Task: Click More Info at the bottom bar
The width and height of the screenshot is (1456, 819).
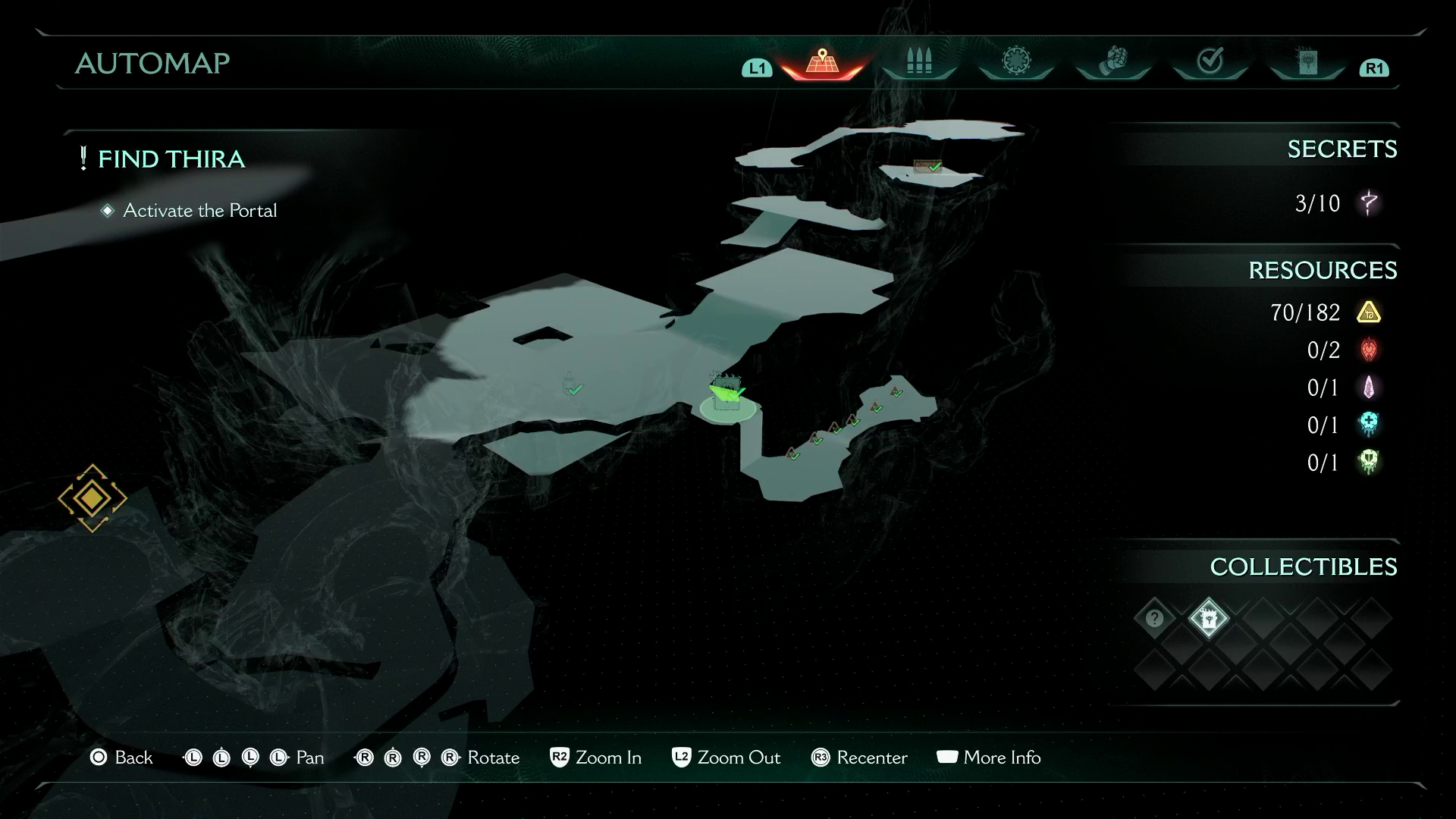Action: tap(990, 758)
